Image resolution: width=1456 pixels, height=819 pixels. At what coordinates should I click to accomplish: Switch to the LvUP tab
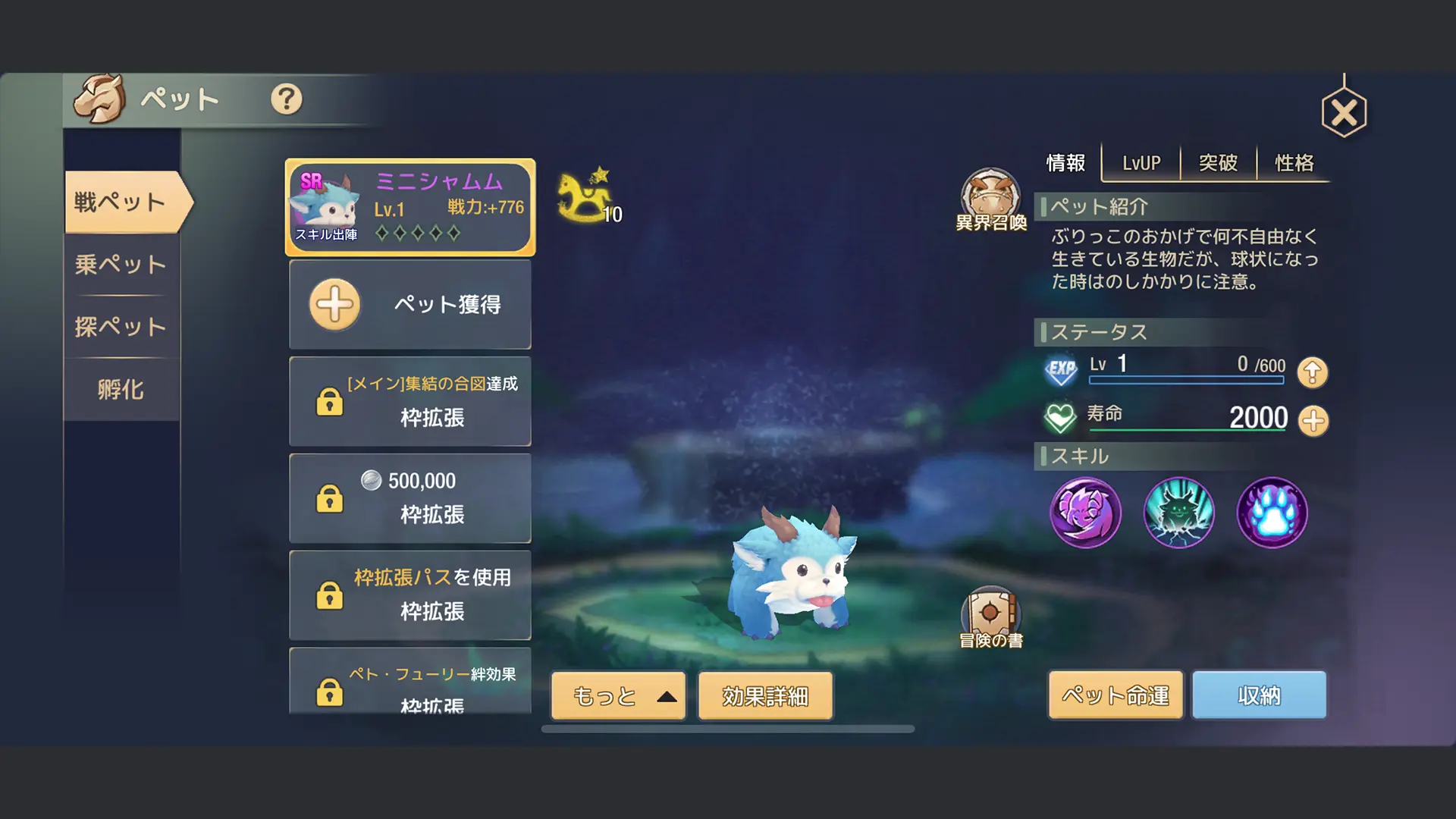1139,162
